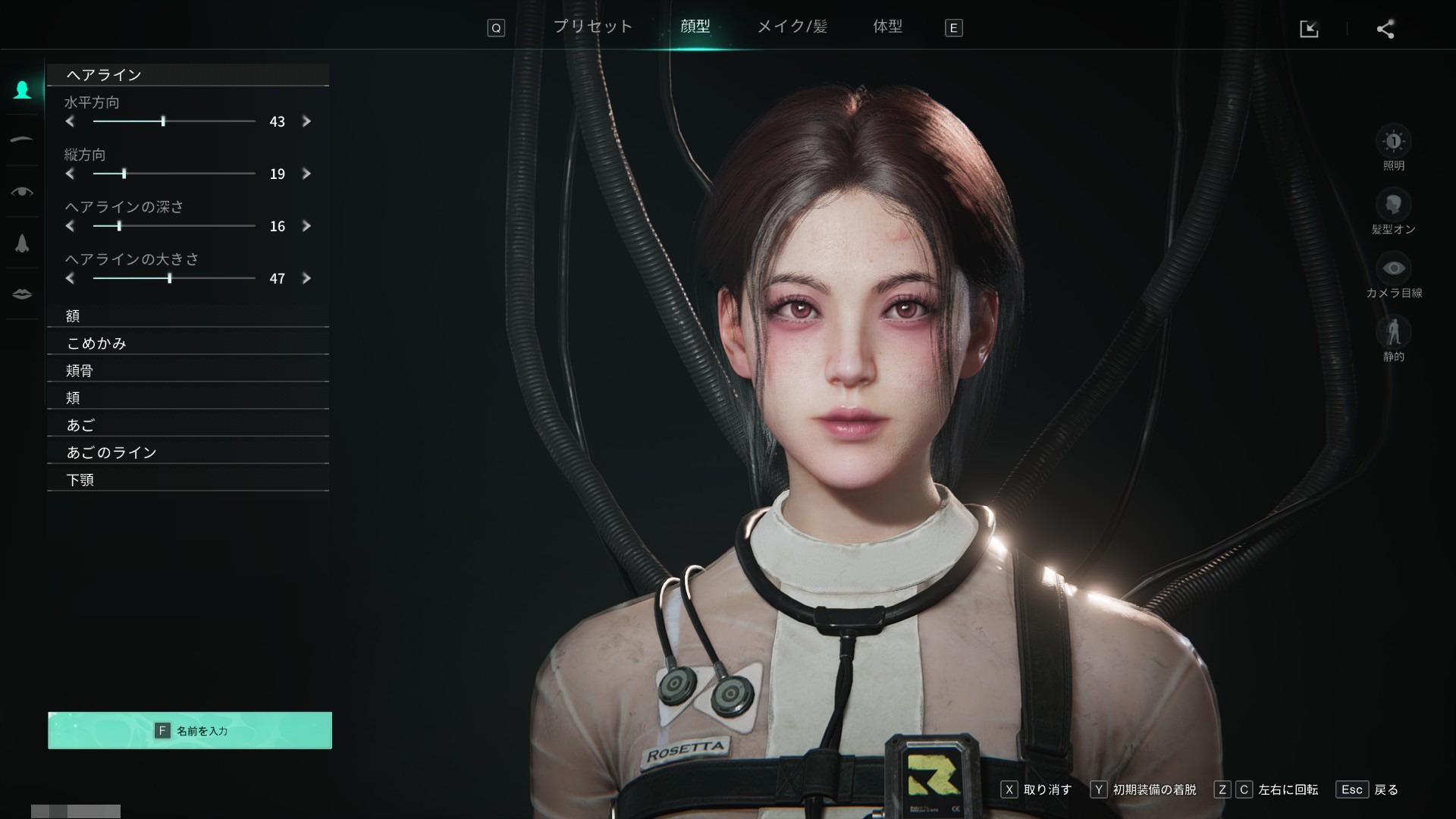Click the 名前を入力 button
Image resolution: width=1456 pixels, height=819 pixels.
click(x=190, y=730)
